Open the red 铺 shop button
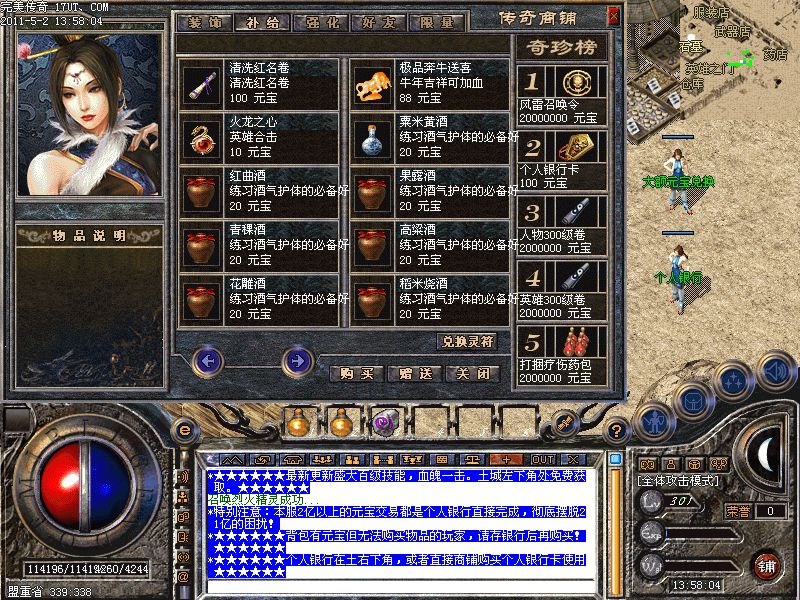 (767, 565)
